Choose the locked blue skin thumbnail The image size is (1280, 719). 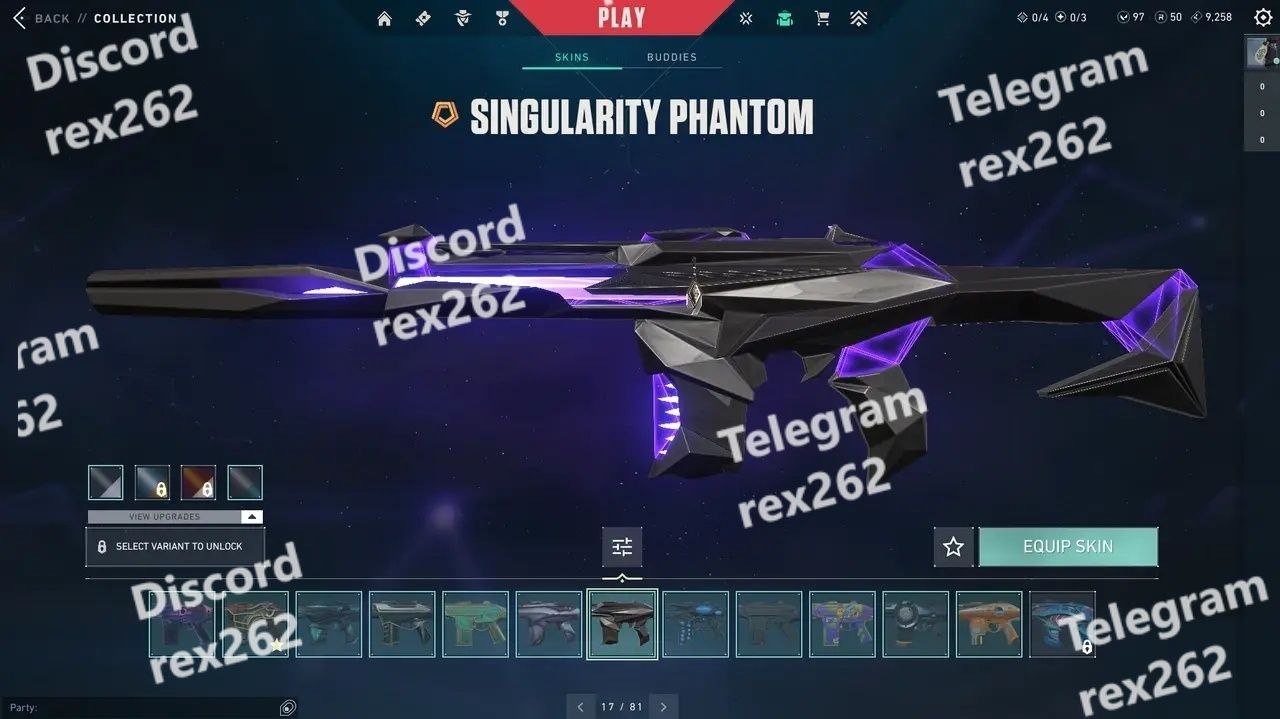coord(1062,624)
